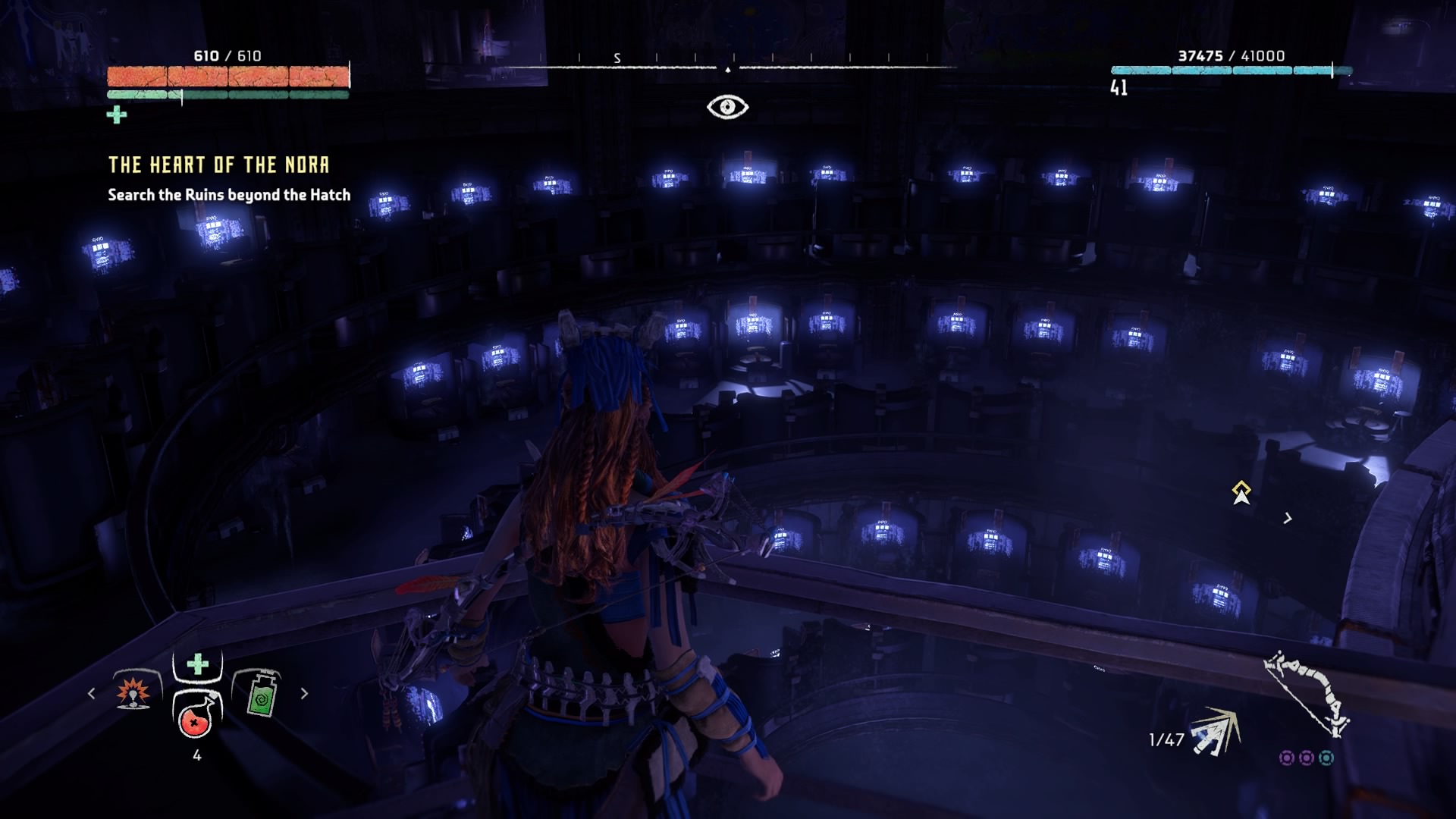Cycle tools with the right arrow
Image resolution: width=1456 pixels, height=819 pixels.
[x=304, y=693]
